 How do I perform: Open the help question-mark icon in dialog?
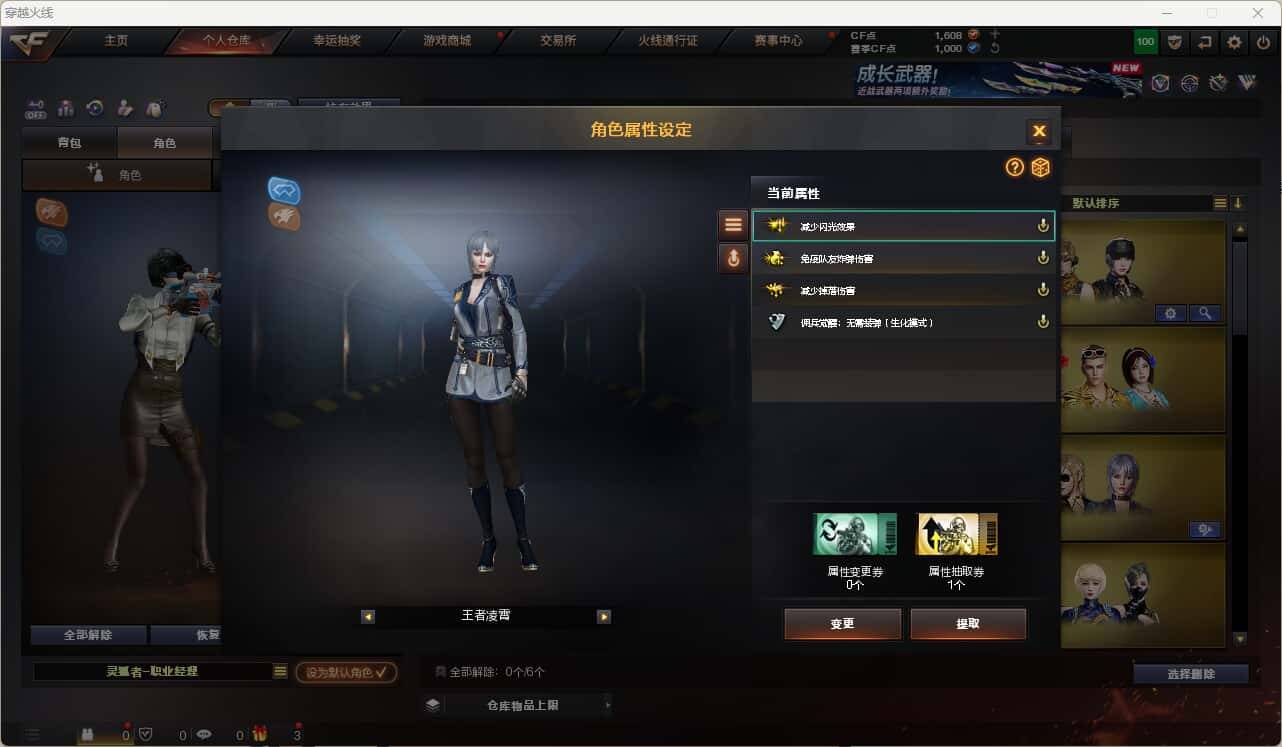1014,168
